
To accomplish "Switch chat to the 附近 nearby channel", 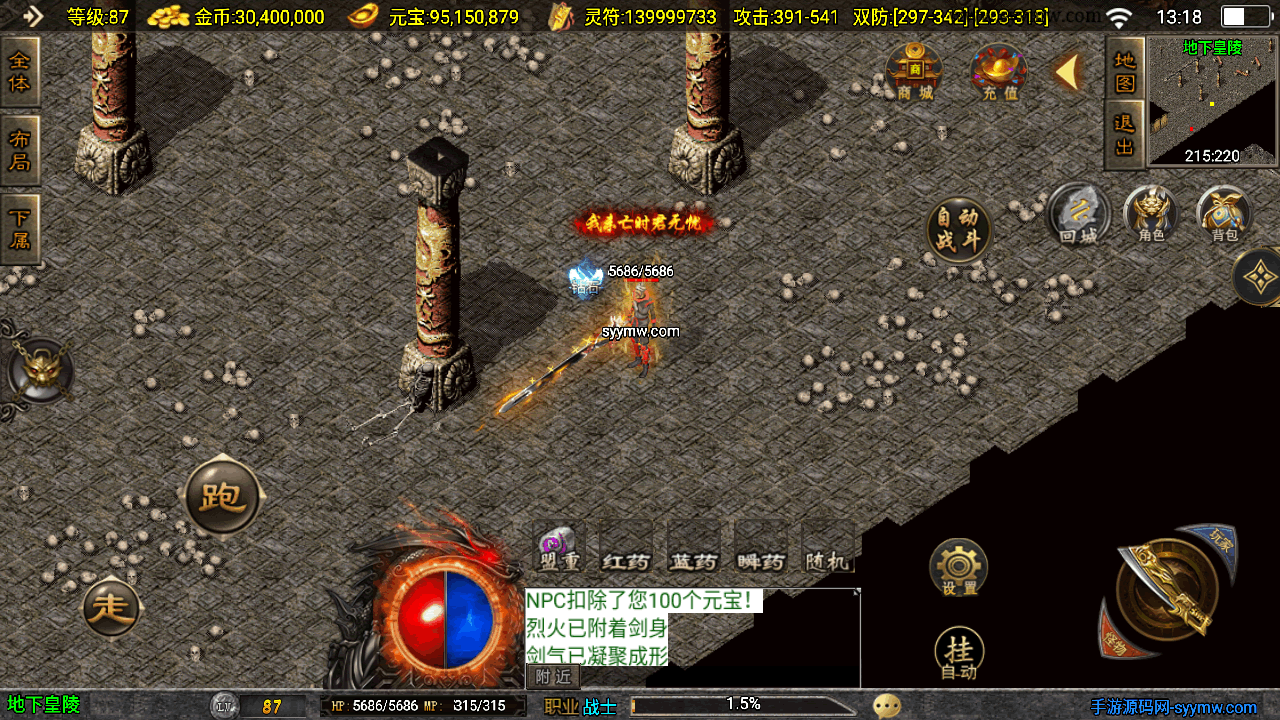I will tap(552, 676).
